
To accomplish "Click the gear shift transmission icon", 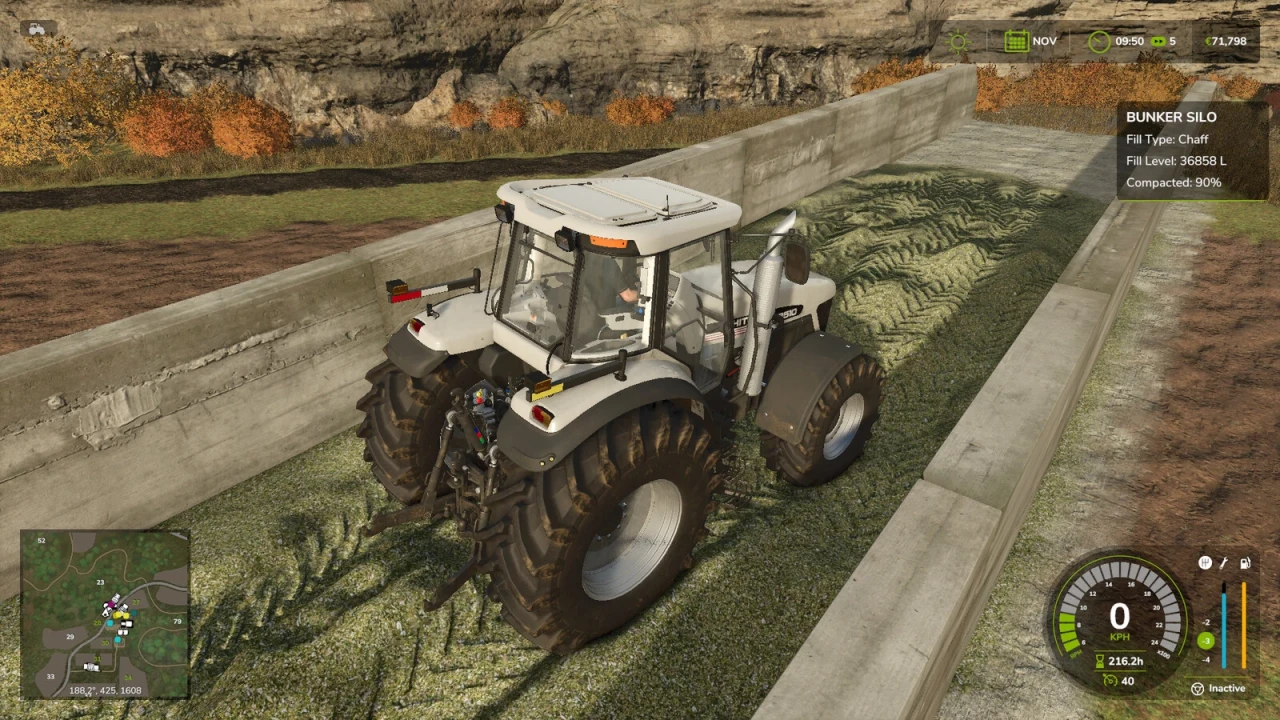I will 1205,562.
